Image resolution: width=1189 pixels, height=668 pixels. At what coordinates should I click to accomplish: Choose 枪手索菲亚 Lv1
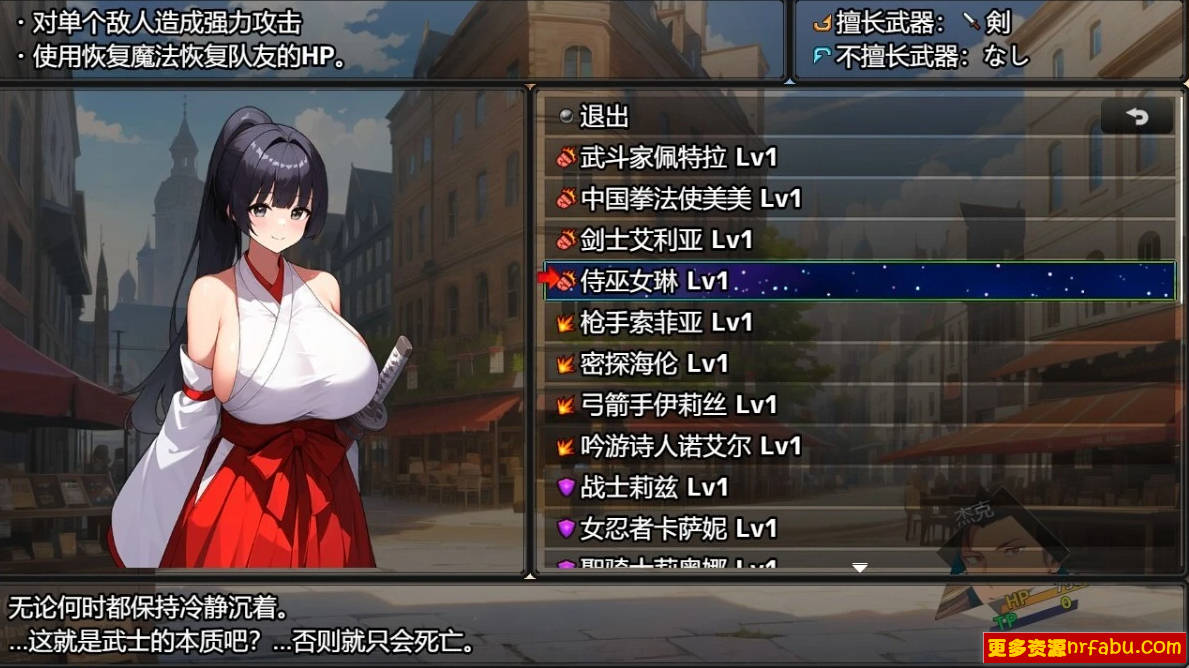click(666, 322)
